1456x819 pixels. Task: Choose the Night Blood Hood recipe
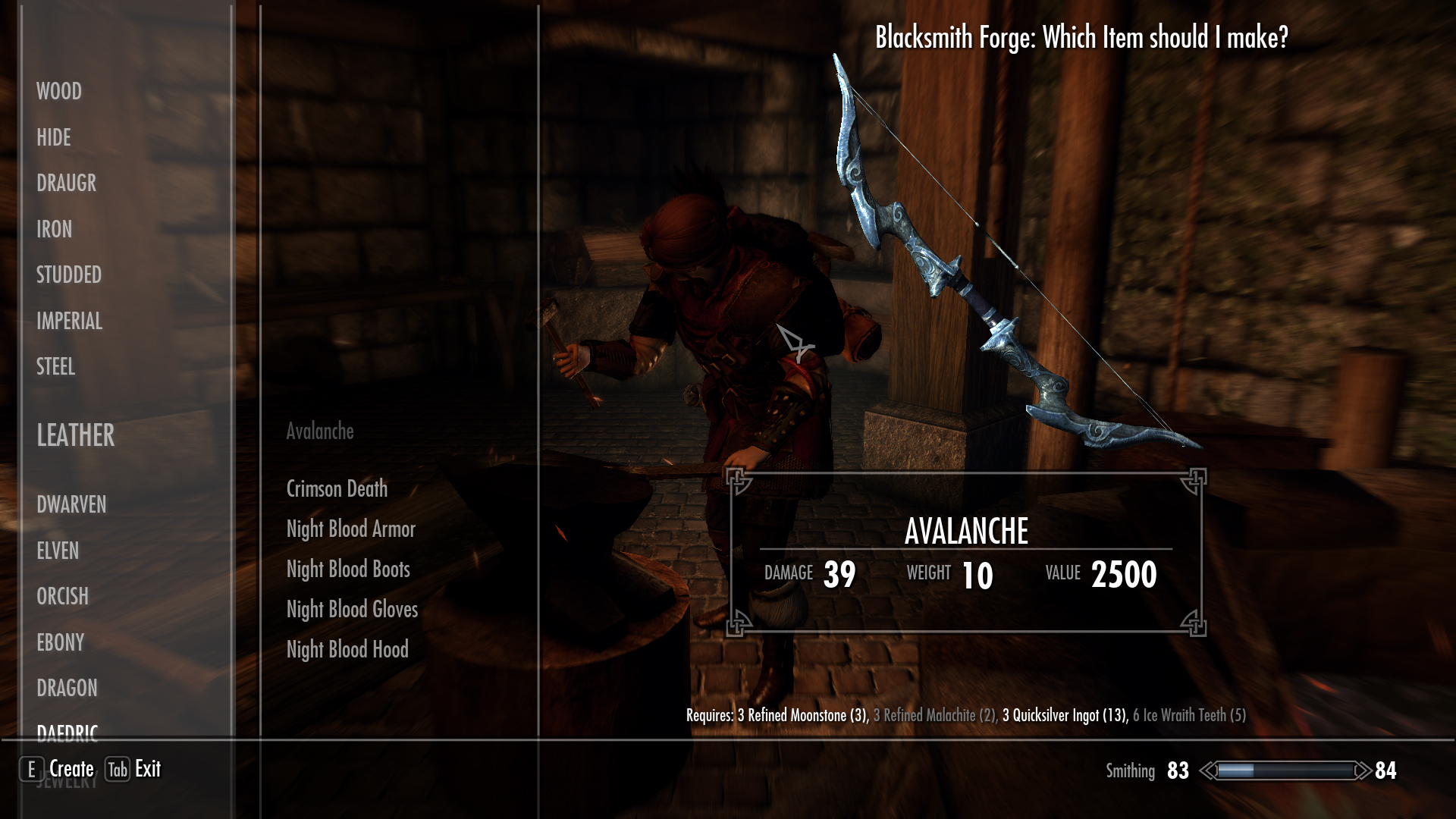click(347, 649)
